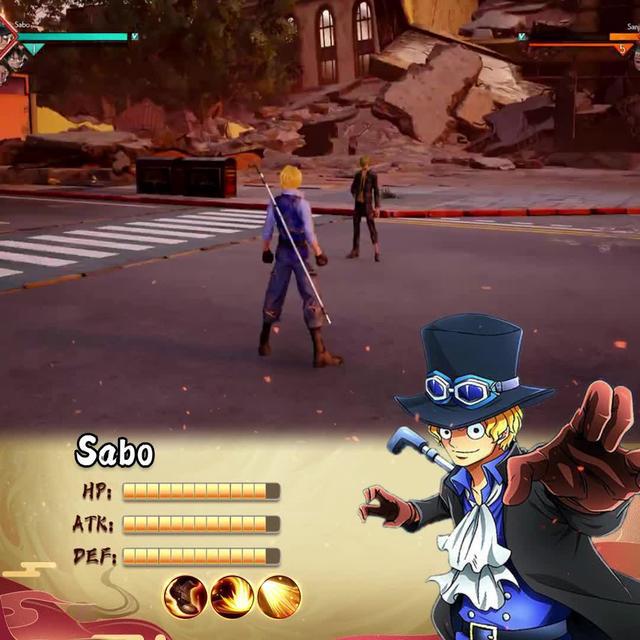
Task: Activate the fire burst skill icon
Action: 232,597
